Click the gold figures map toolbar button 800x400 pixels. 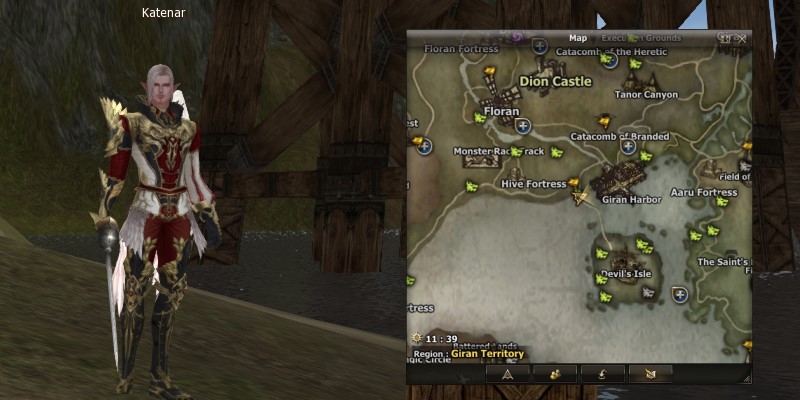[554, 374]
